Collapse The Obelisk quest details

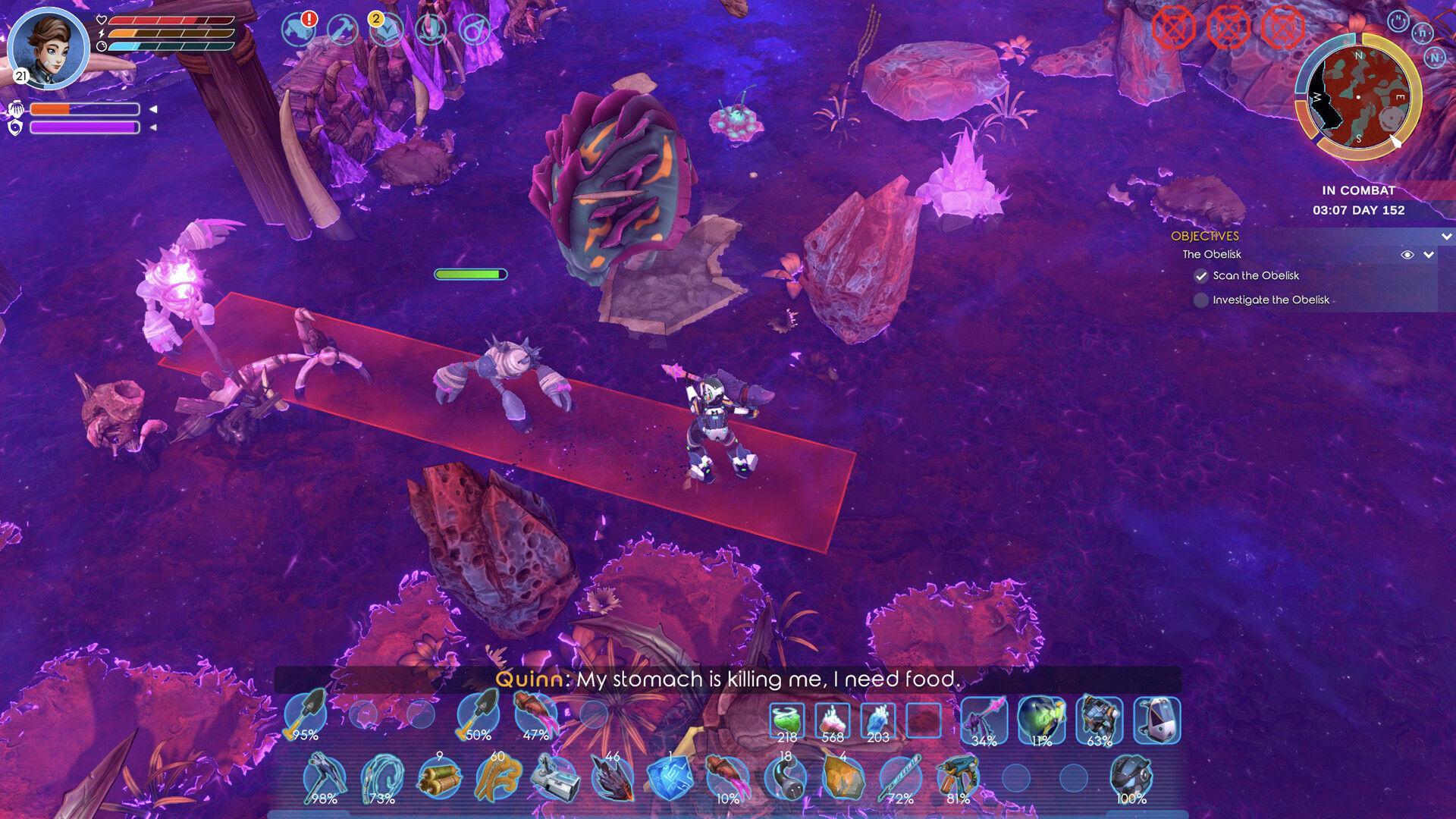coord(1428,256)
